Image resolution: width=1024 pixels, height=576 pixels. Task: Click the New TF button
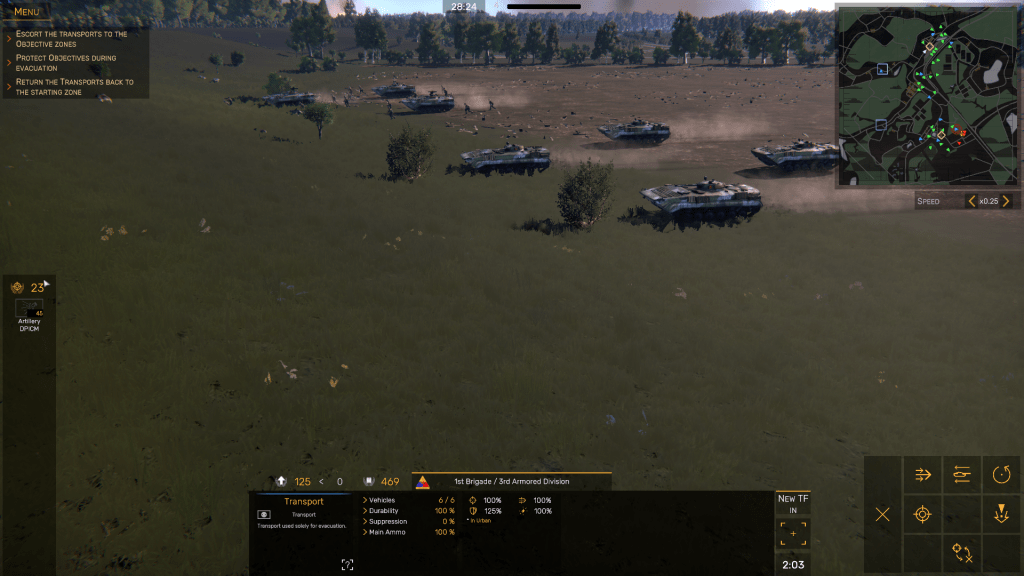pyautogui.click(x=793, y=503)
